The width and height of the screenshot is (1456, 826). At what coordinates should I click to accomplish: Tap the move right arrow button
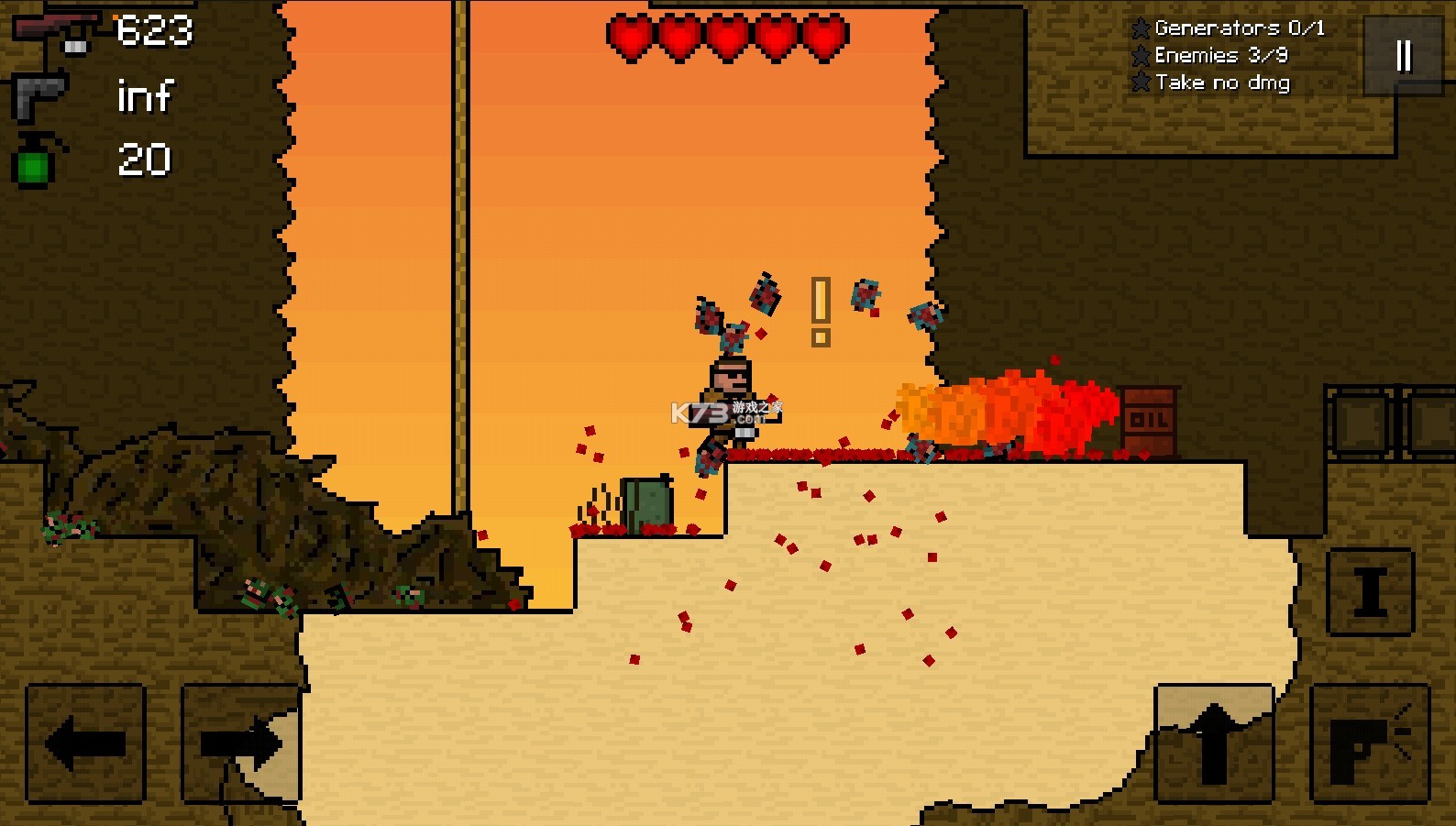point(241,743)
